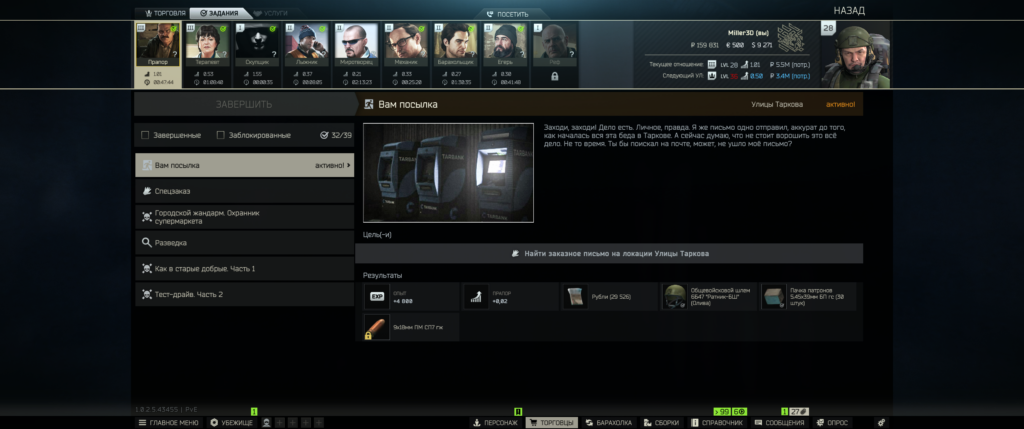Select trader Механик portrait
Viewport: 1024px width, 429px height.
[x=406, y=44]
